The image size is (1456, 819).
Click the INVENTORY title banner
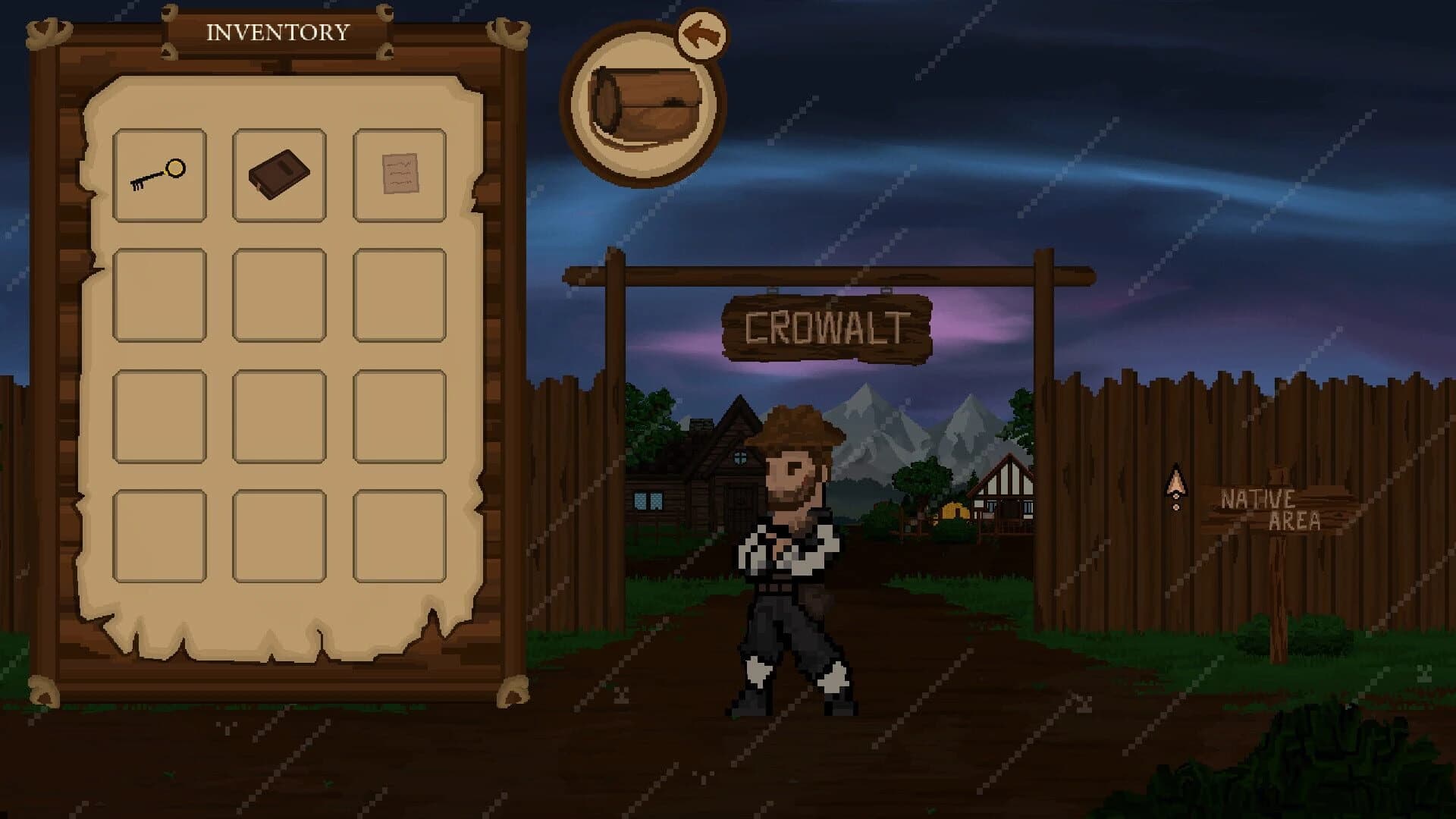click(277, 32)
